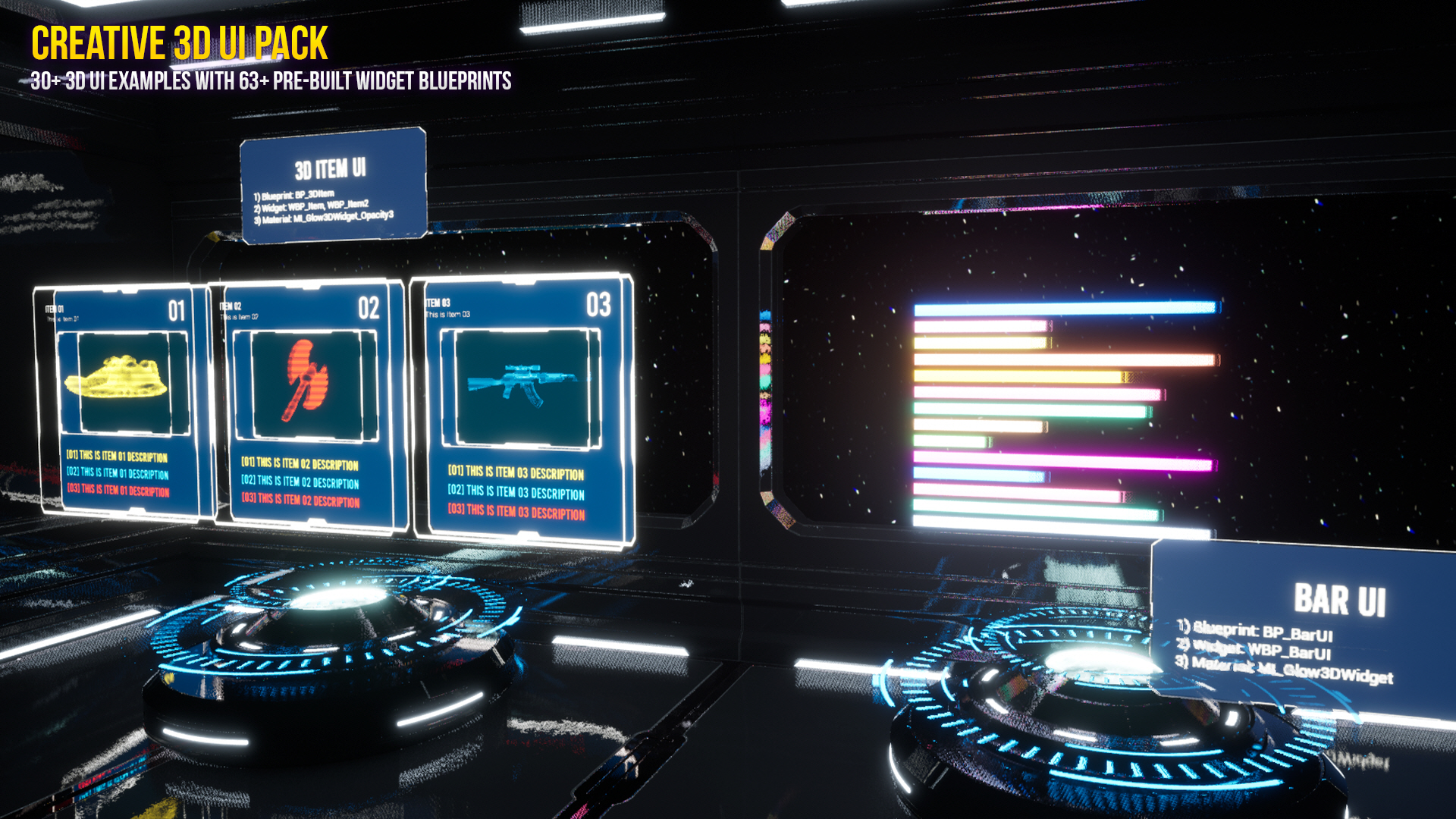Click the number badge 02 on the second item card
Viewport: 1456px width, 819px height.
[x=371, y=309]
